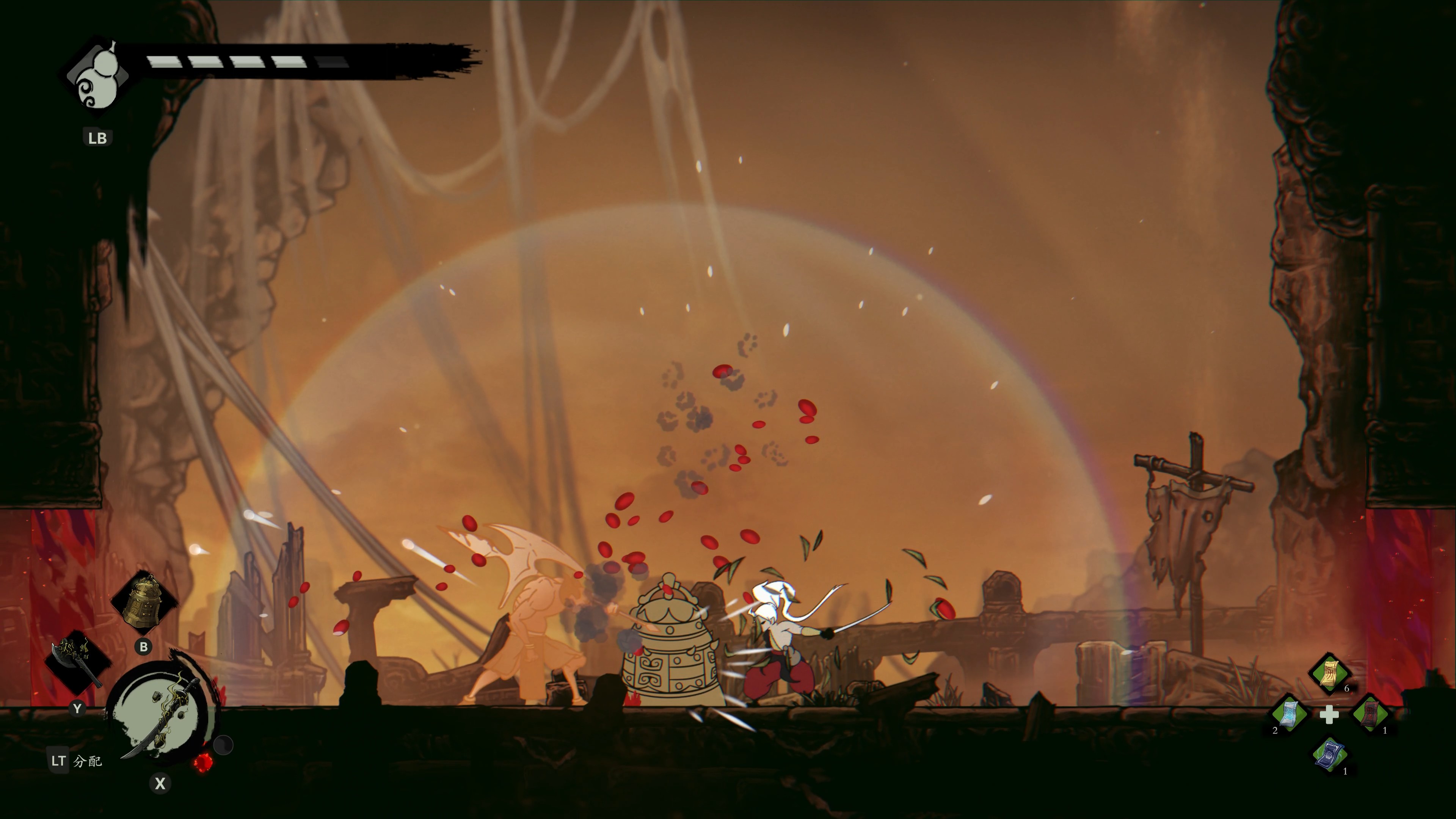Pick the dark red talisman slot

click(x=1370, y=714)
